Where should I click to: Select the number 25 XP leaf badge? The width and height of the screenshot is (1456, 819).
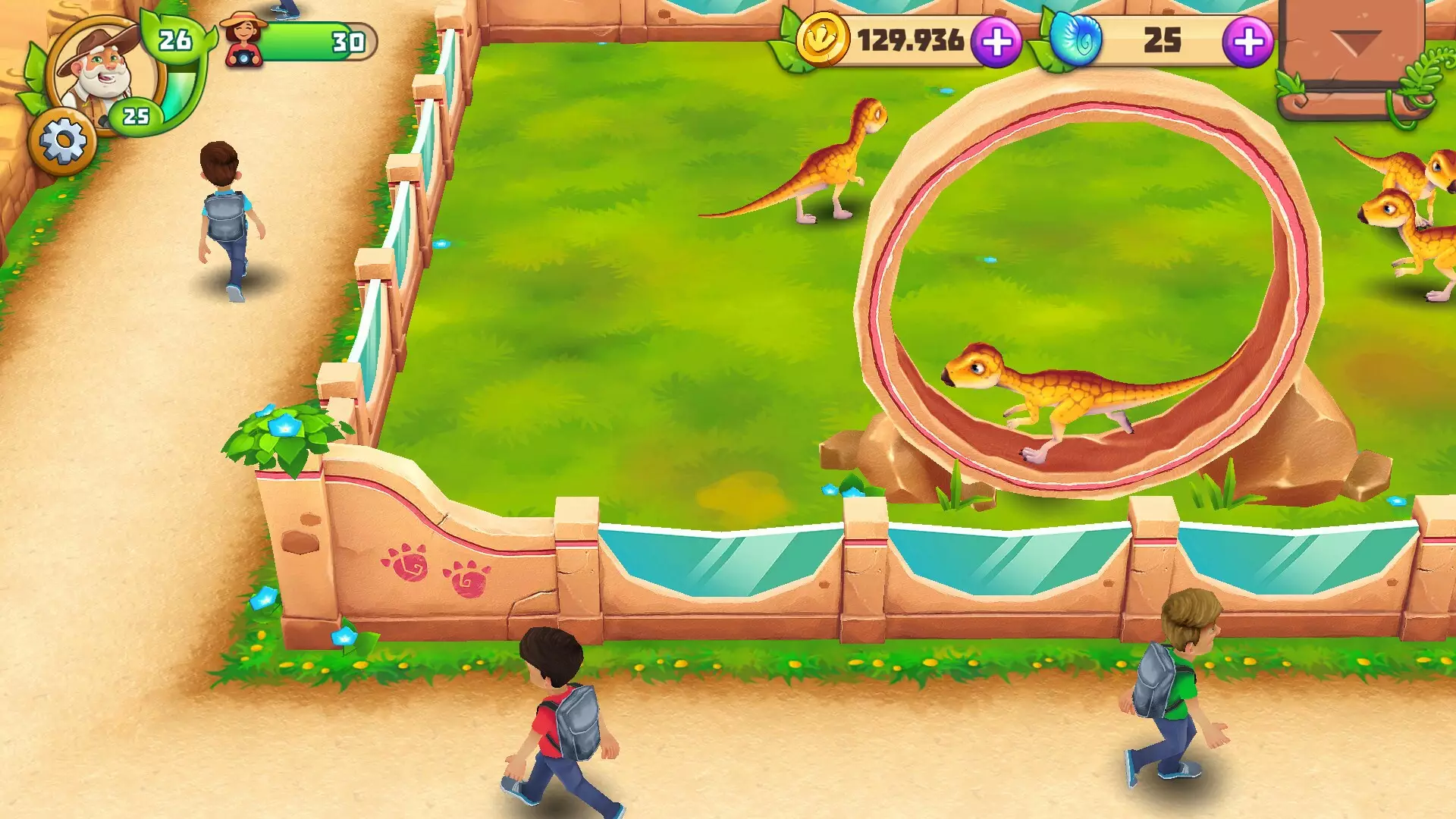coord(136,115)
